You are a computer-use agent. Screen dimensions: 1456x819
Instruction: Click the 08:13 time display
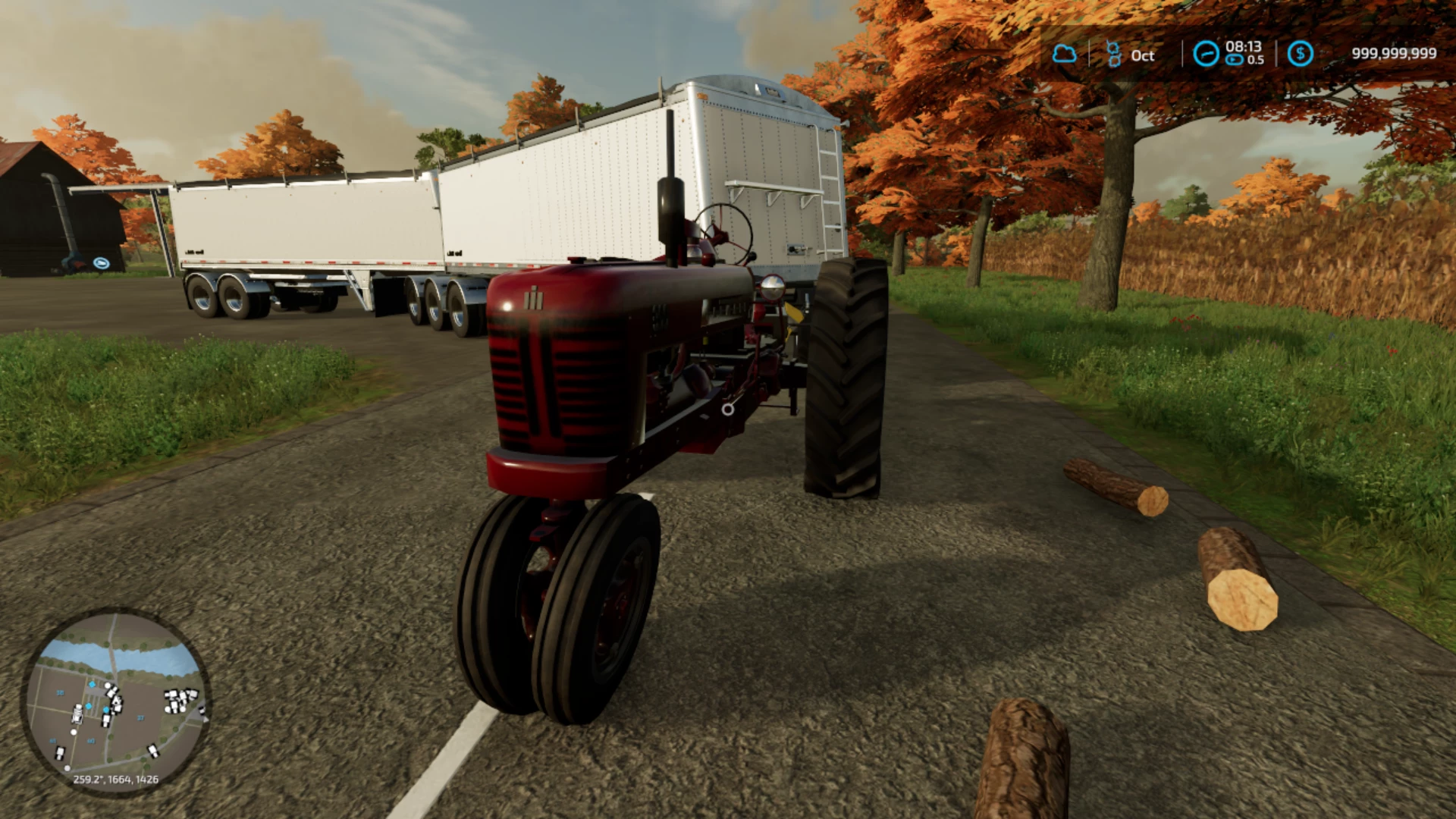[1244, 47]
